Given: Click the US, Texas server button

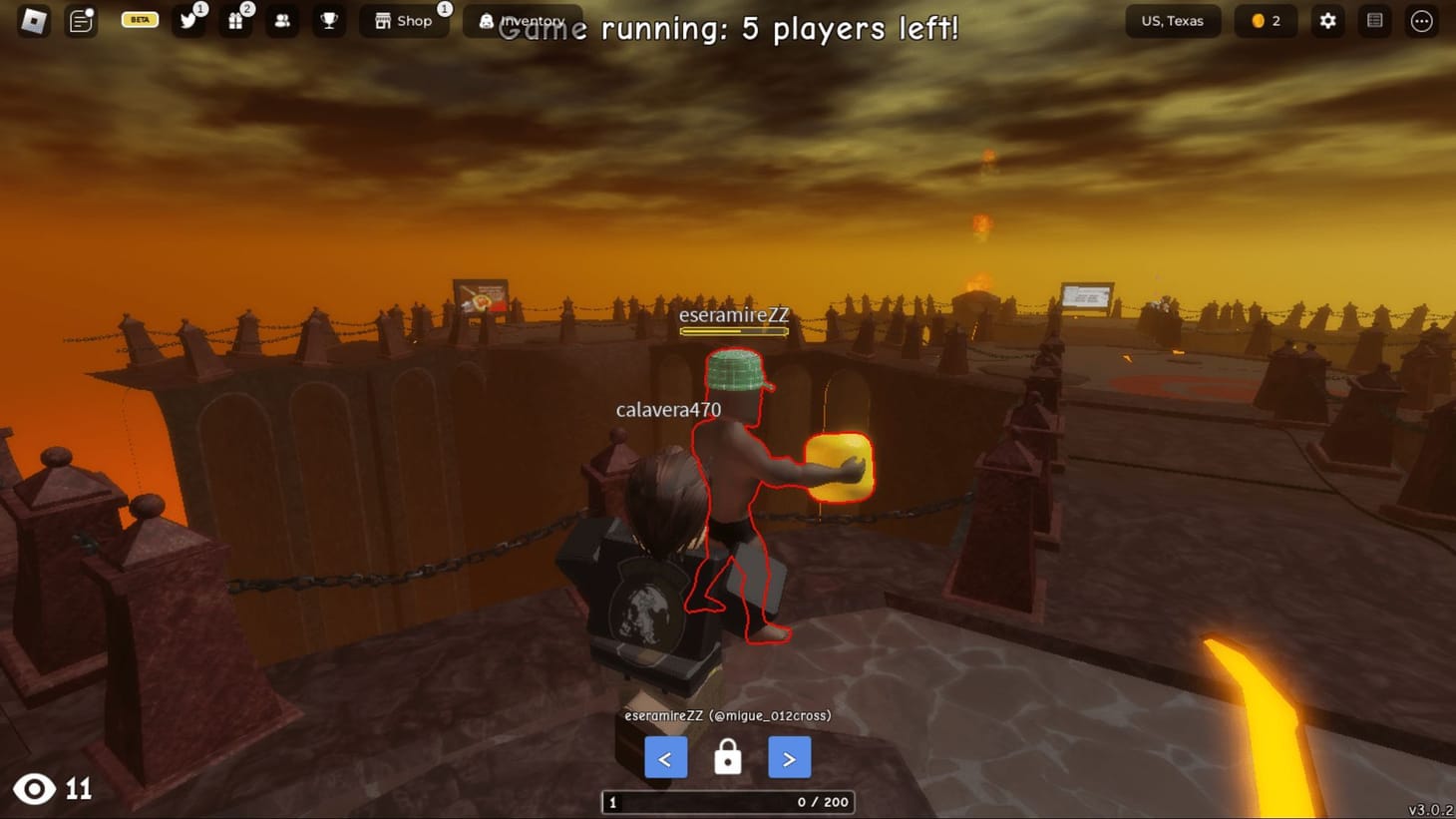Looking at the screenshot, I should pyautogui.click(x=1173, y=21).
